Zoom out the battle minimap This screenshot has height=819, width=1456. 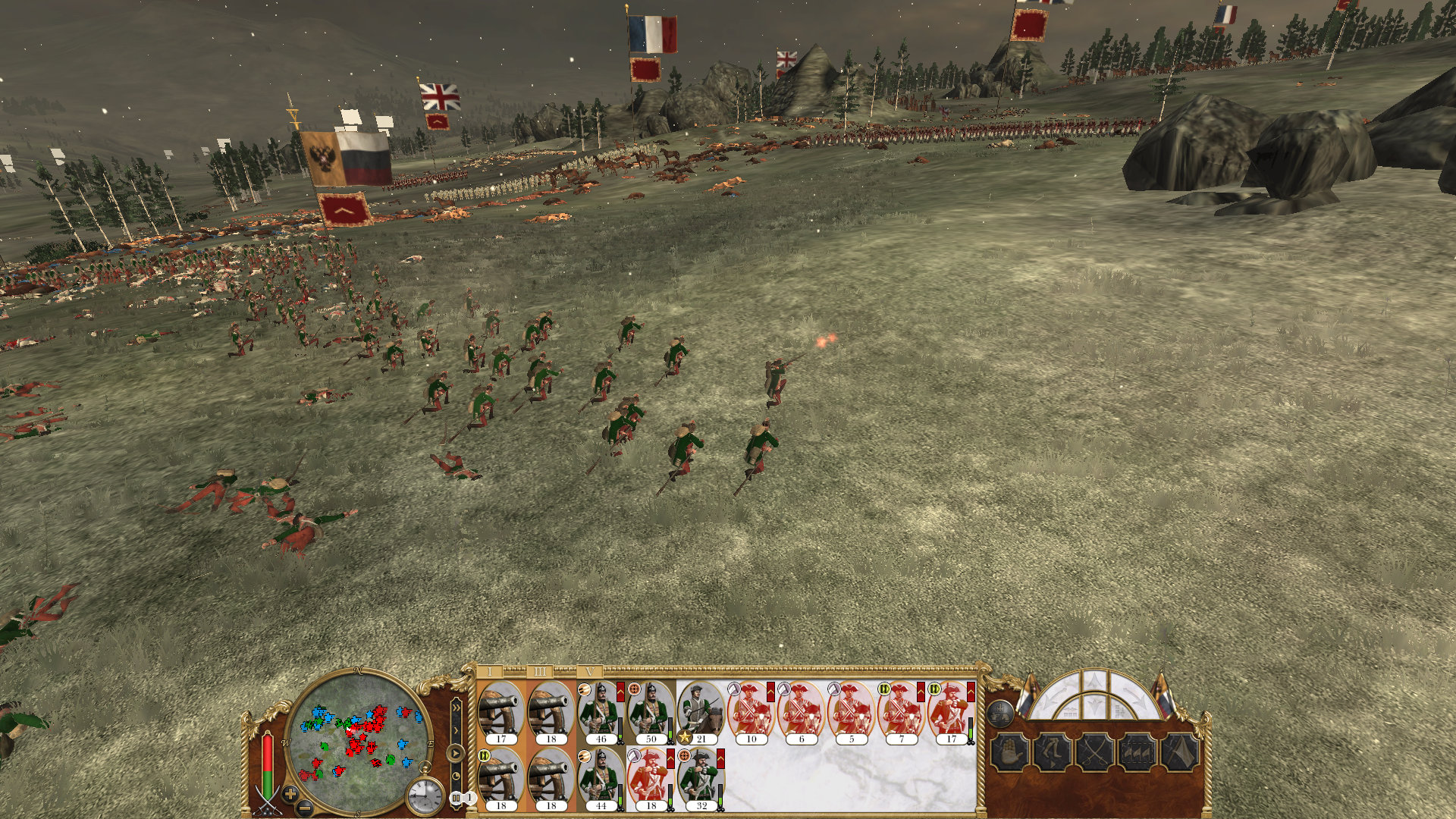pyautogui.click(x=303, y=808)
